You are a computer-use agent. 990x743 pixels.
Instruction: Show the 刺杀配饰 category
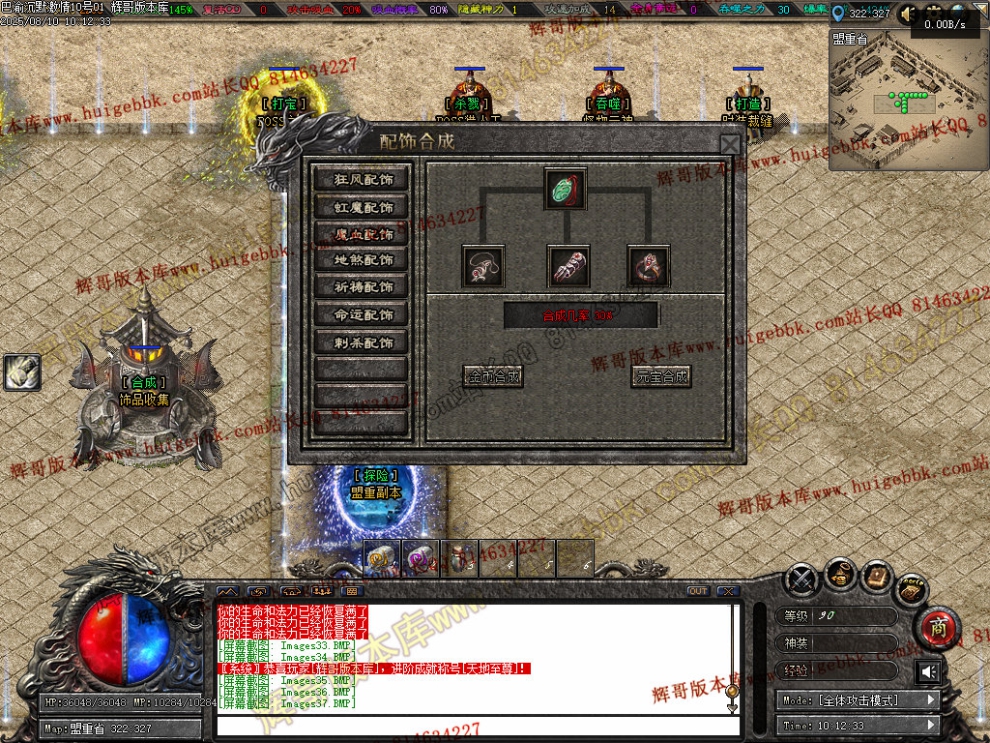click(x=363, y=342)
